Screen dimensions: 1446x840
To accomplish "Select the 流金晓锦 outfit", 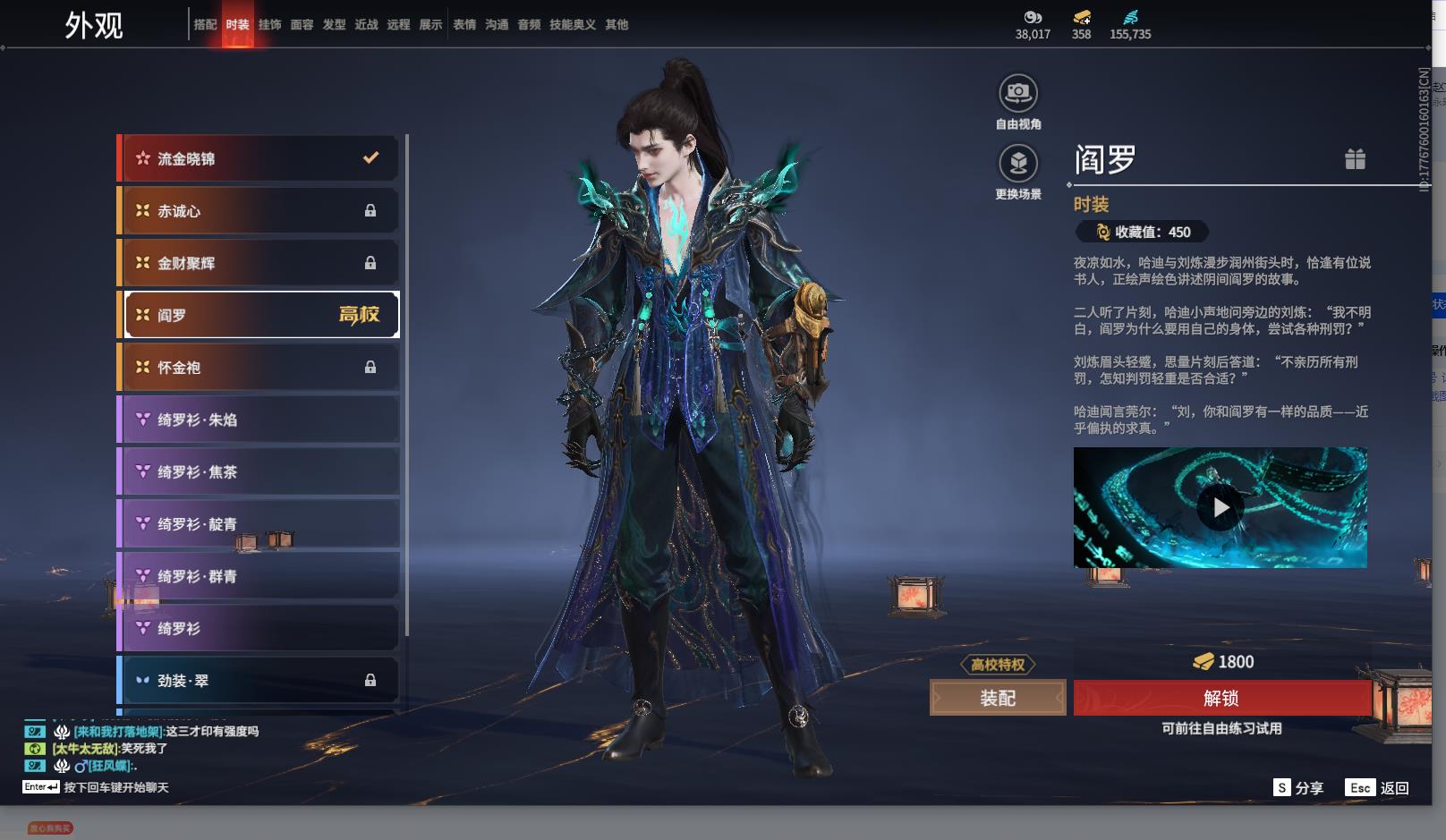I will pos(259,159).
